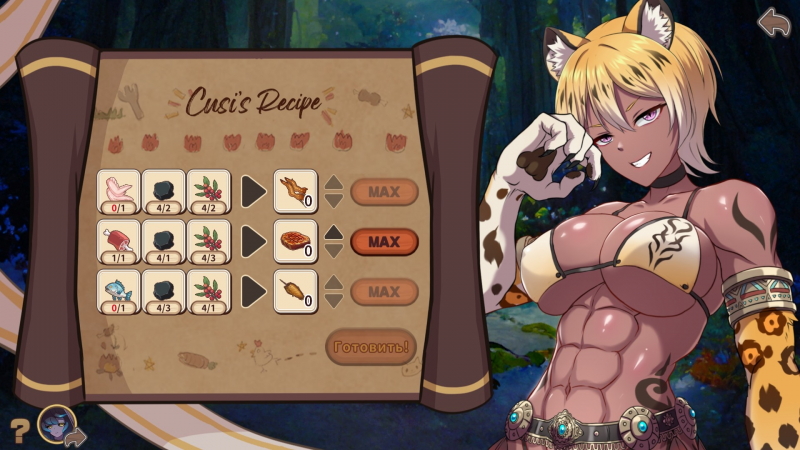Click the back arrow to leave the recipe
This screenshot has height=450, width=800.
(x=773, y=22)
